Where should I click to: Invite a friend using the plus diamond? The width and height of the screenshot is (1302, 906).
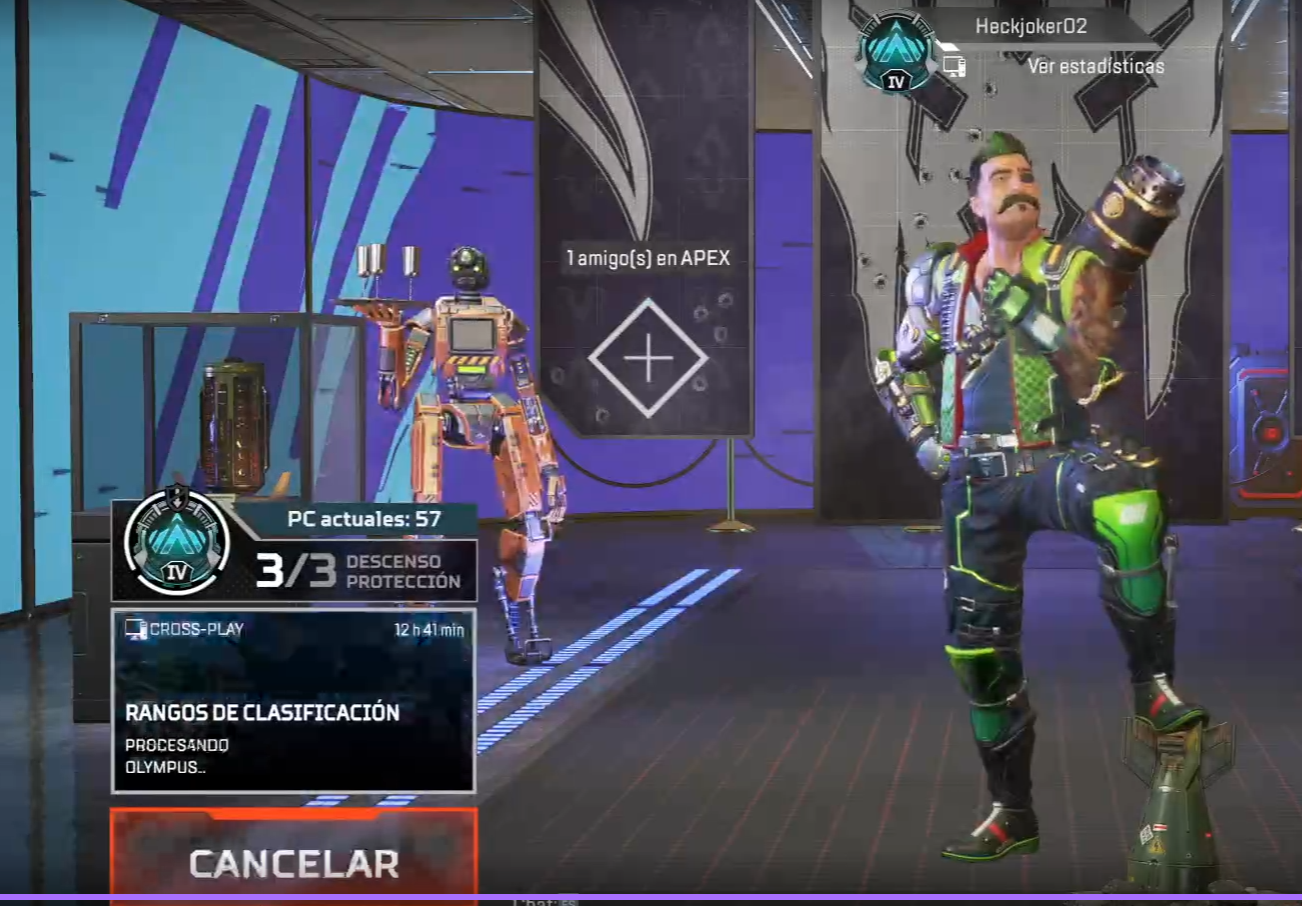(x=648, y=358)
